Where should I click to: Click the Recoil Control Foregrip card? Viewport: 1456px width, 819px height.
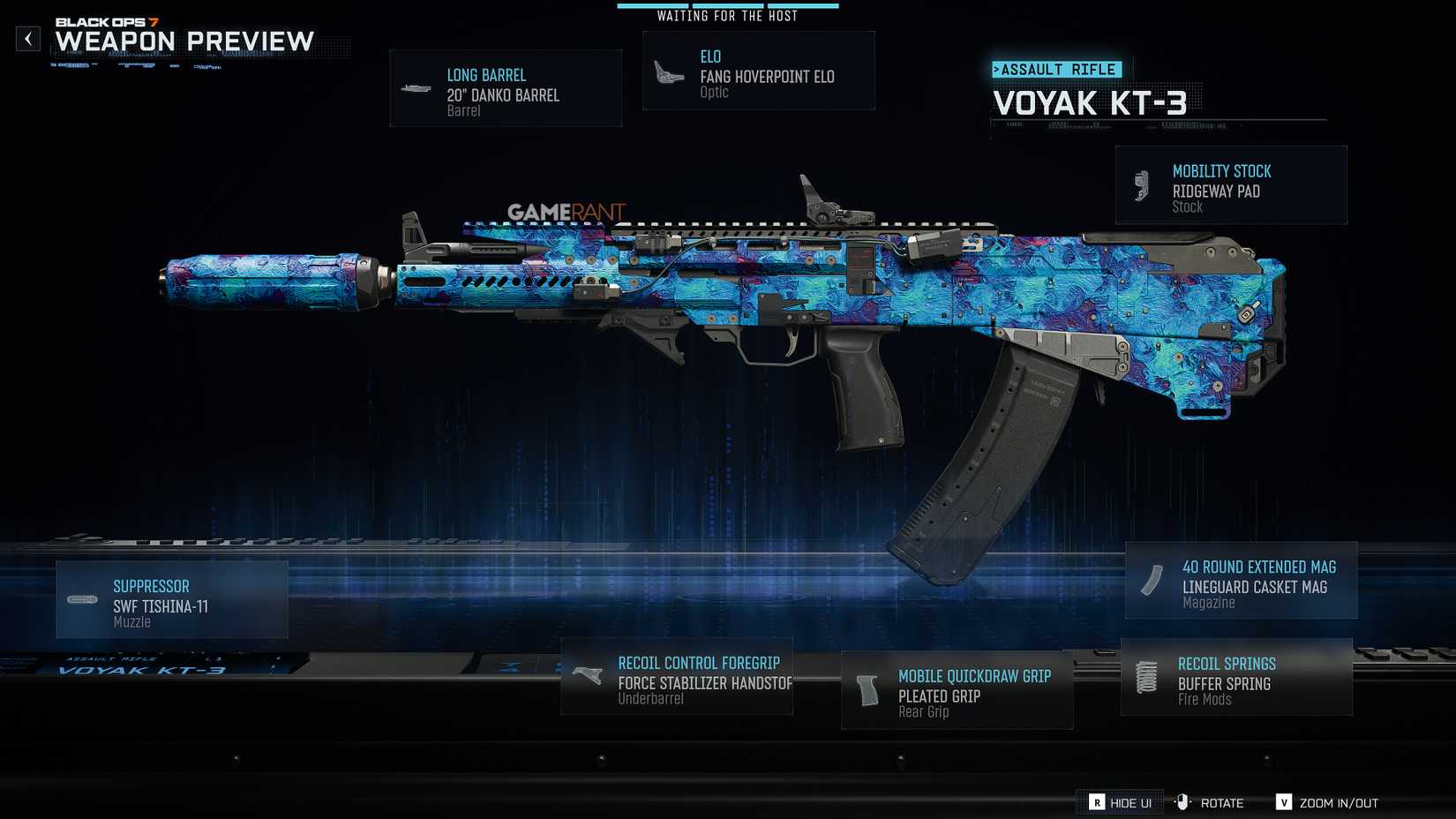coord(677,680)
